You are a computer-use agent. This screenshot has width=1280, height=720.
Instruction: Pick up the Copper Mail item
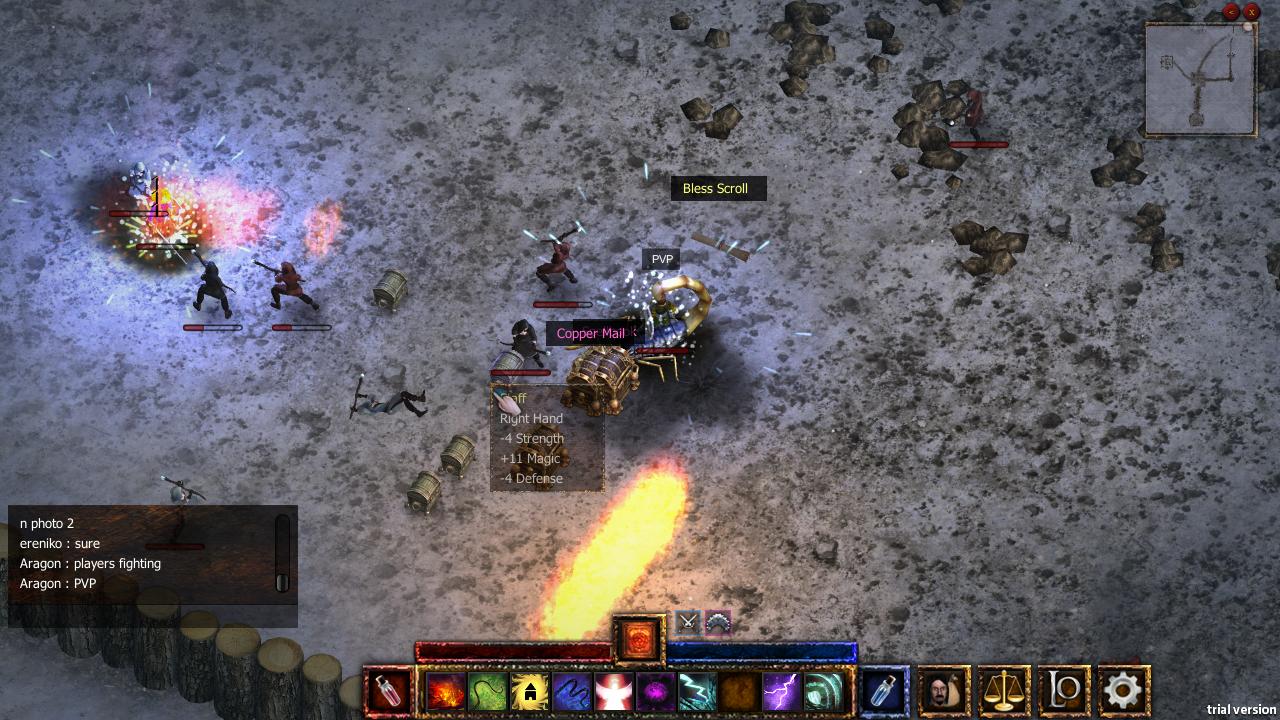593,333
